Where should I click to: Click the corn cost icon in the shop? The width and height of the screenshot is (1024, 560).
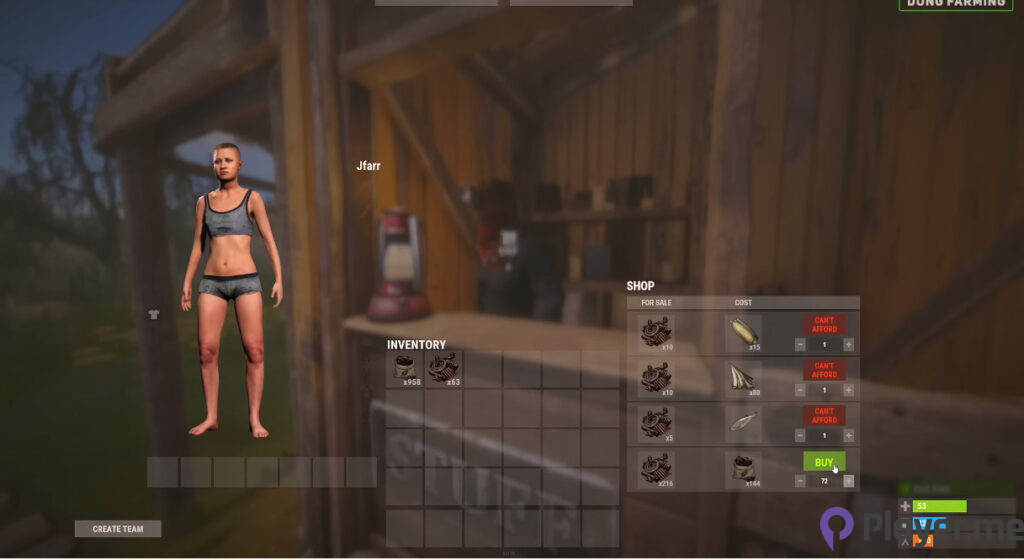pyautogui.click(x=743, y=332)
